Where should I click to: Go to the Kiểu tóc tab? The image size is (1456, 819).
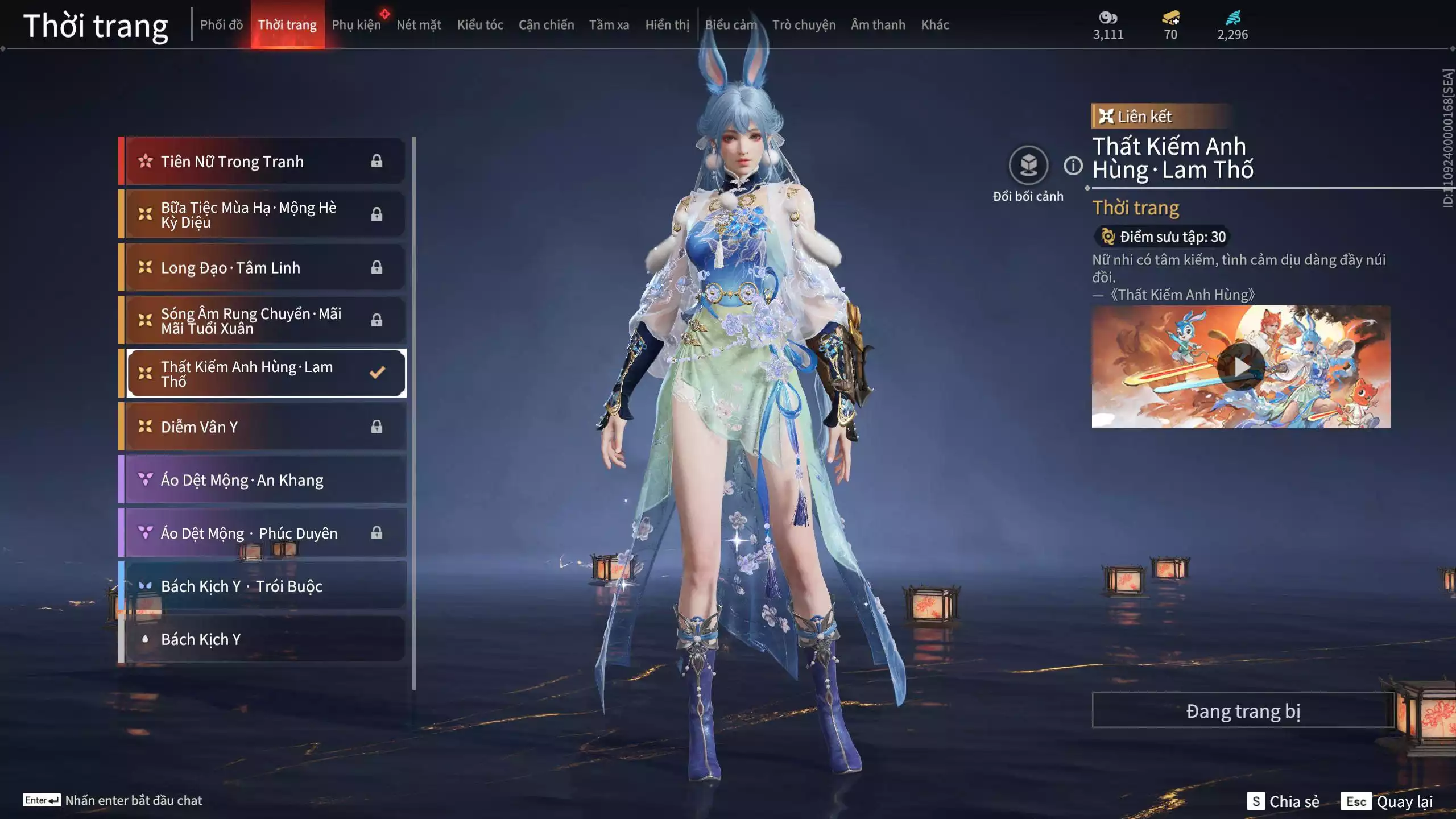[x=480, y=25]
